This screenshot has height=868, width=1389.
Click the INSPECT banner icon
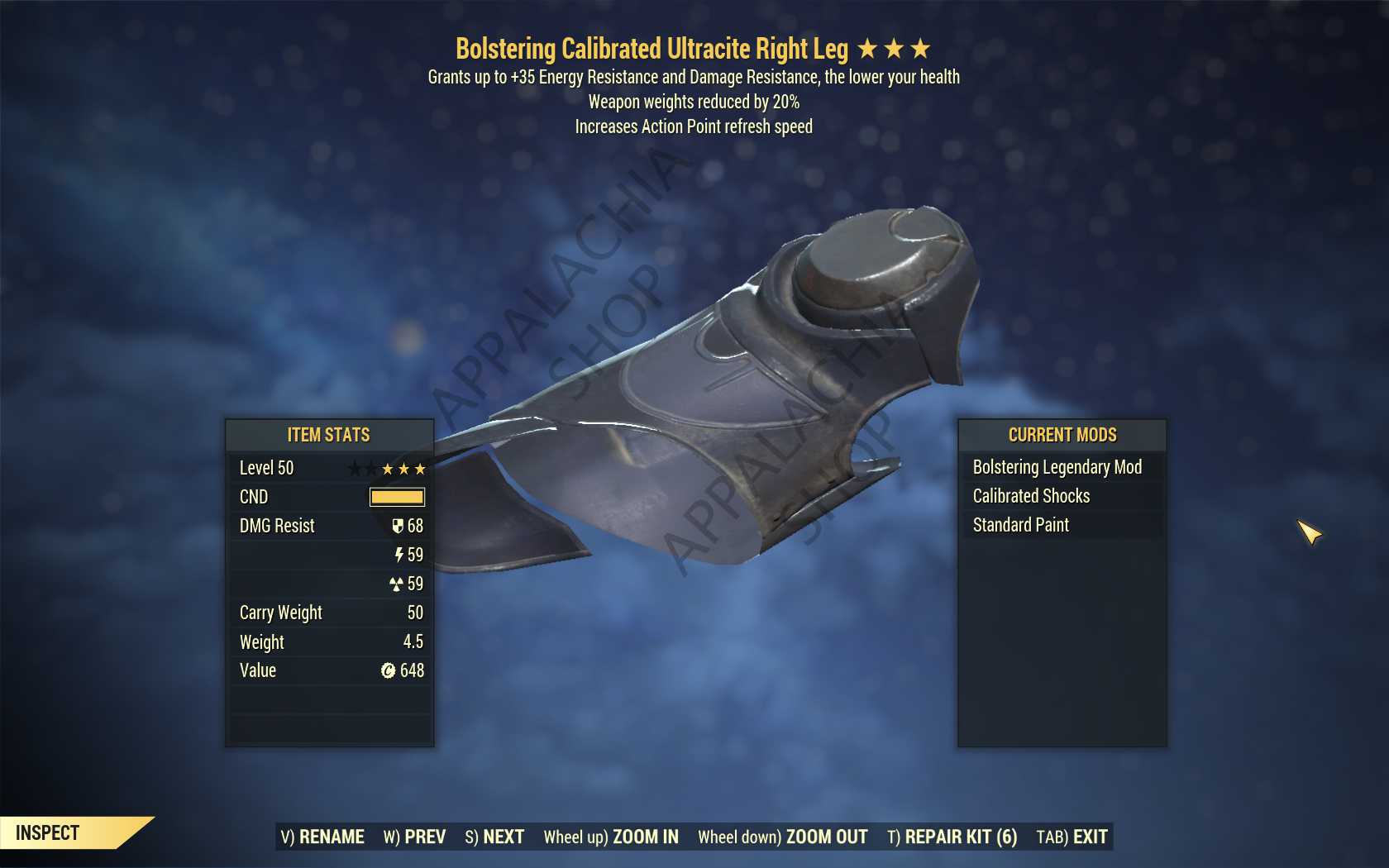45,832
